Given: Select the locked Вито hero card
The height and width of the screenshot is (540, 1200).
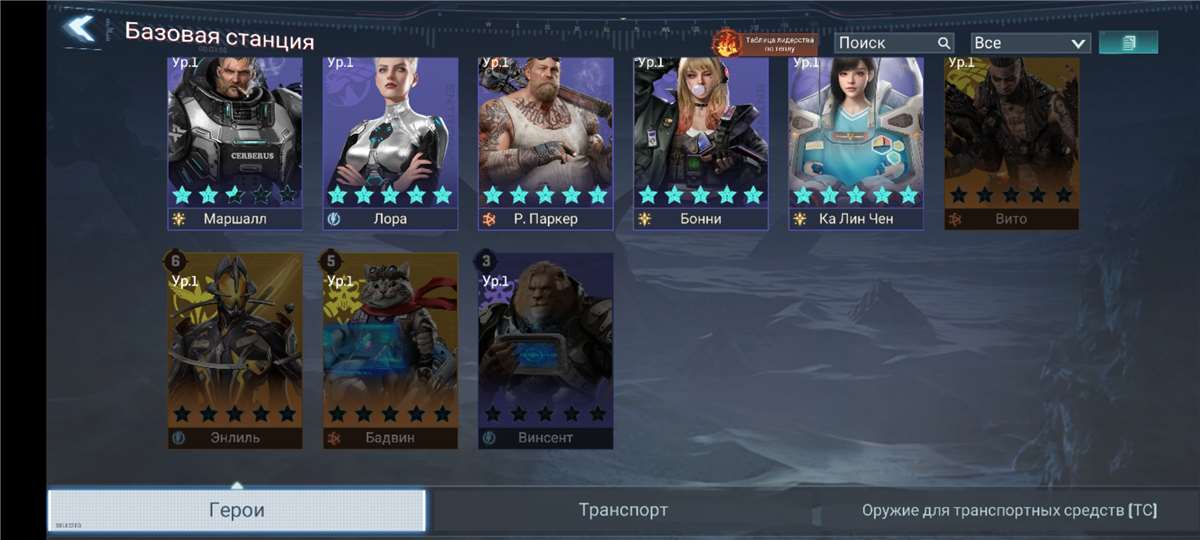Looking at the screenshot, I should coord(1011,140).
